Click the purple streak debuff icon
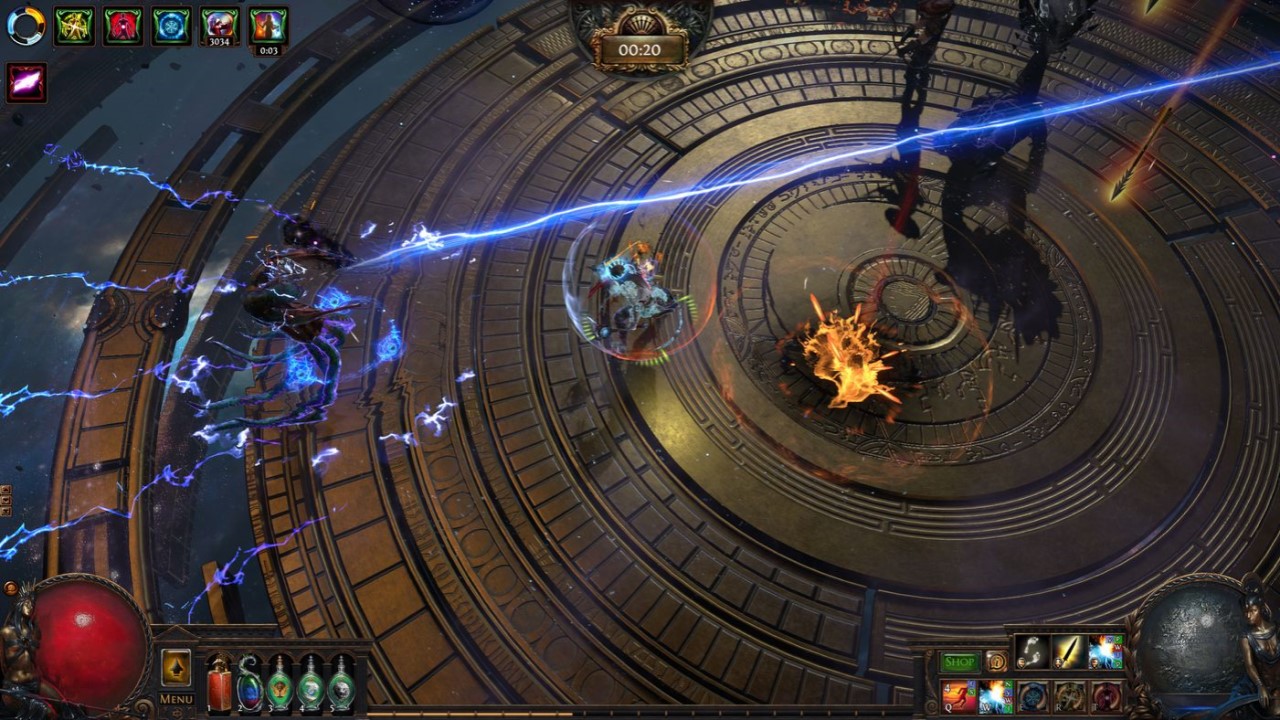Viewport: 1280px width, 720px height. (x=27, y=83)
